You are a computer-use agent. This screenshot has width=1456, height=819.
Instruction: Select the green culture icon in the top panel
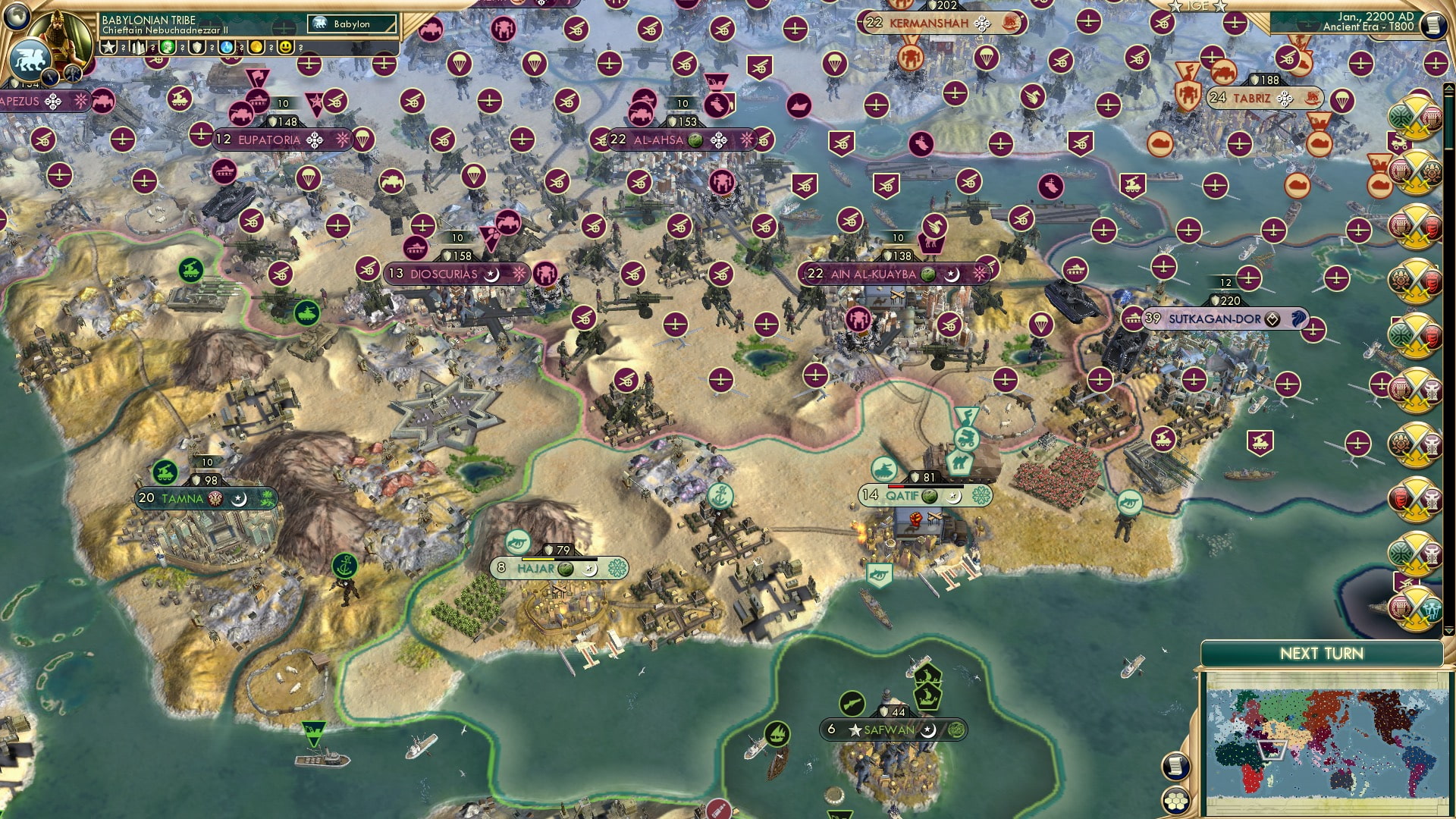(x=168, y=48)
